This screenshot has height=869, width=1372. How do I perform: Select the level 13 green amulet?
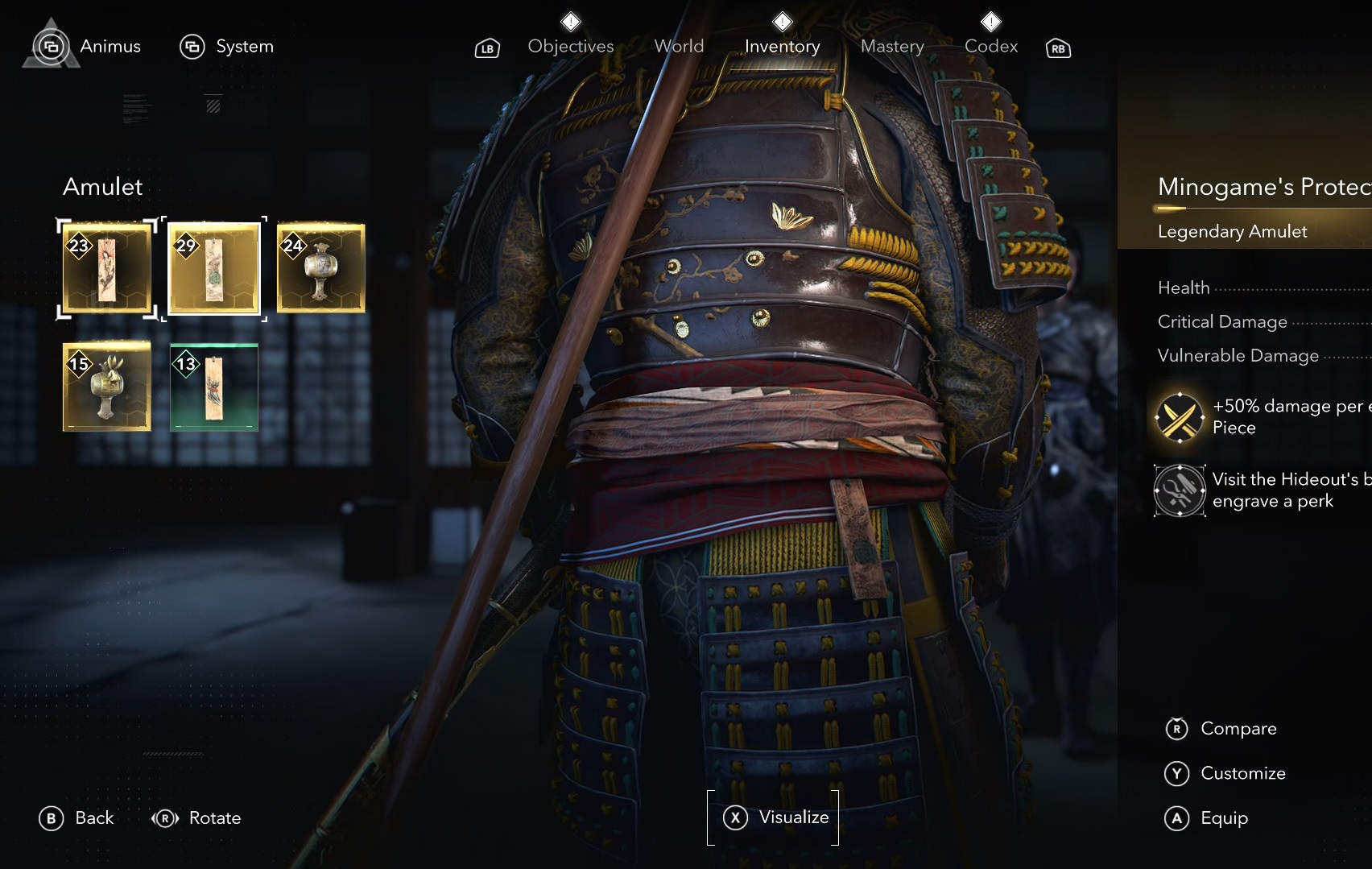[x=214, y=387]
